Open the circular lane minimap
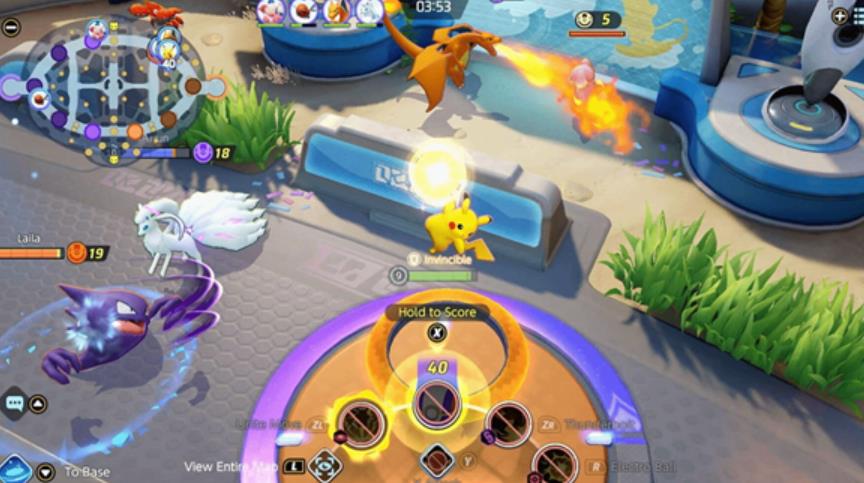The image size is (864, 483). 112,88
